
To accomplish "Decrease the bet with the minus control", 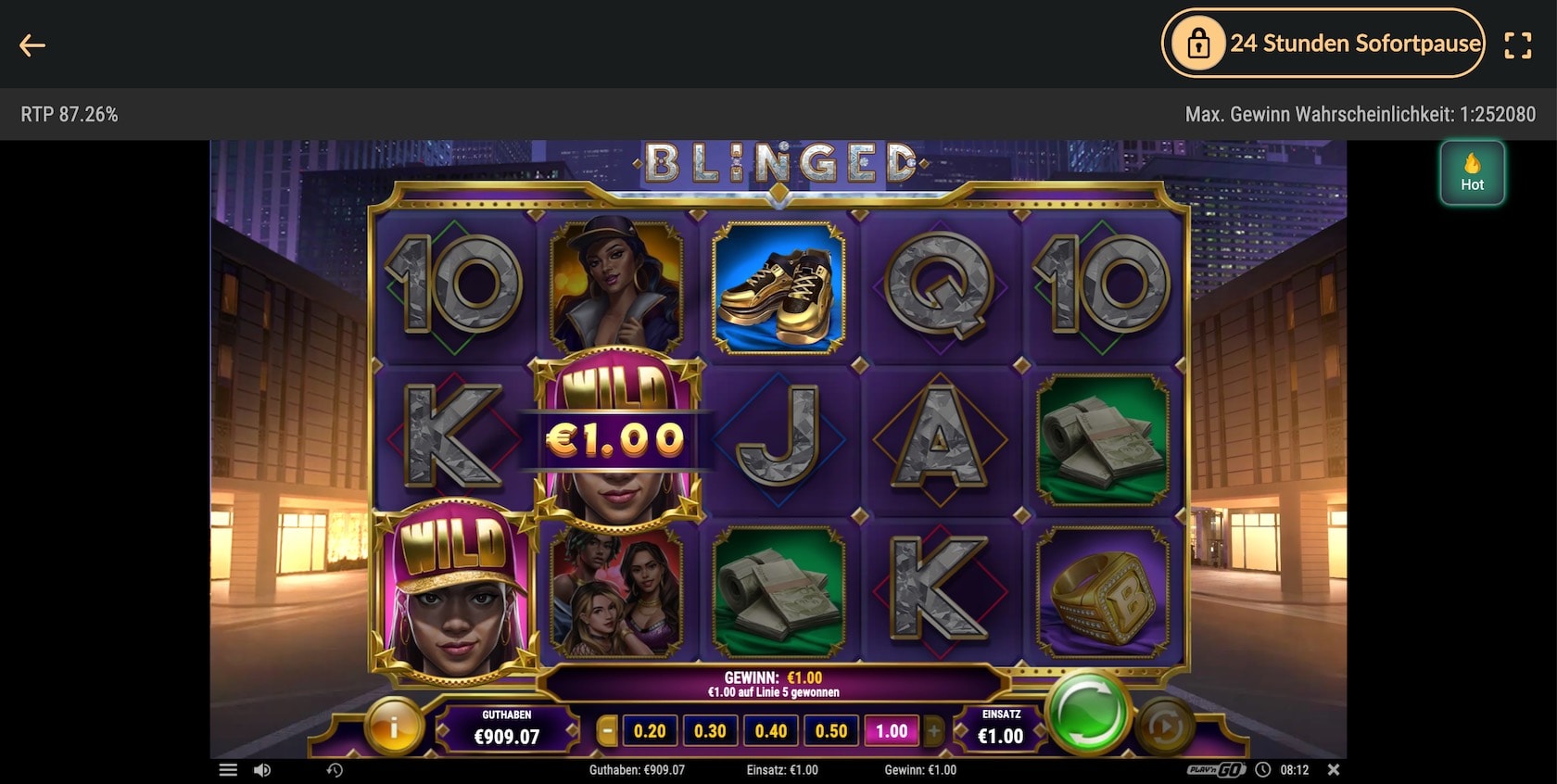I will pos(607,730).
